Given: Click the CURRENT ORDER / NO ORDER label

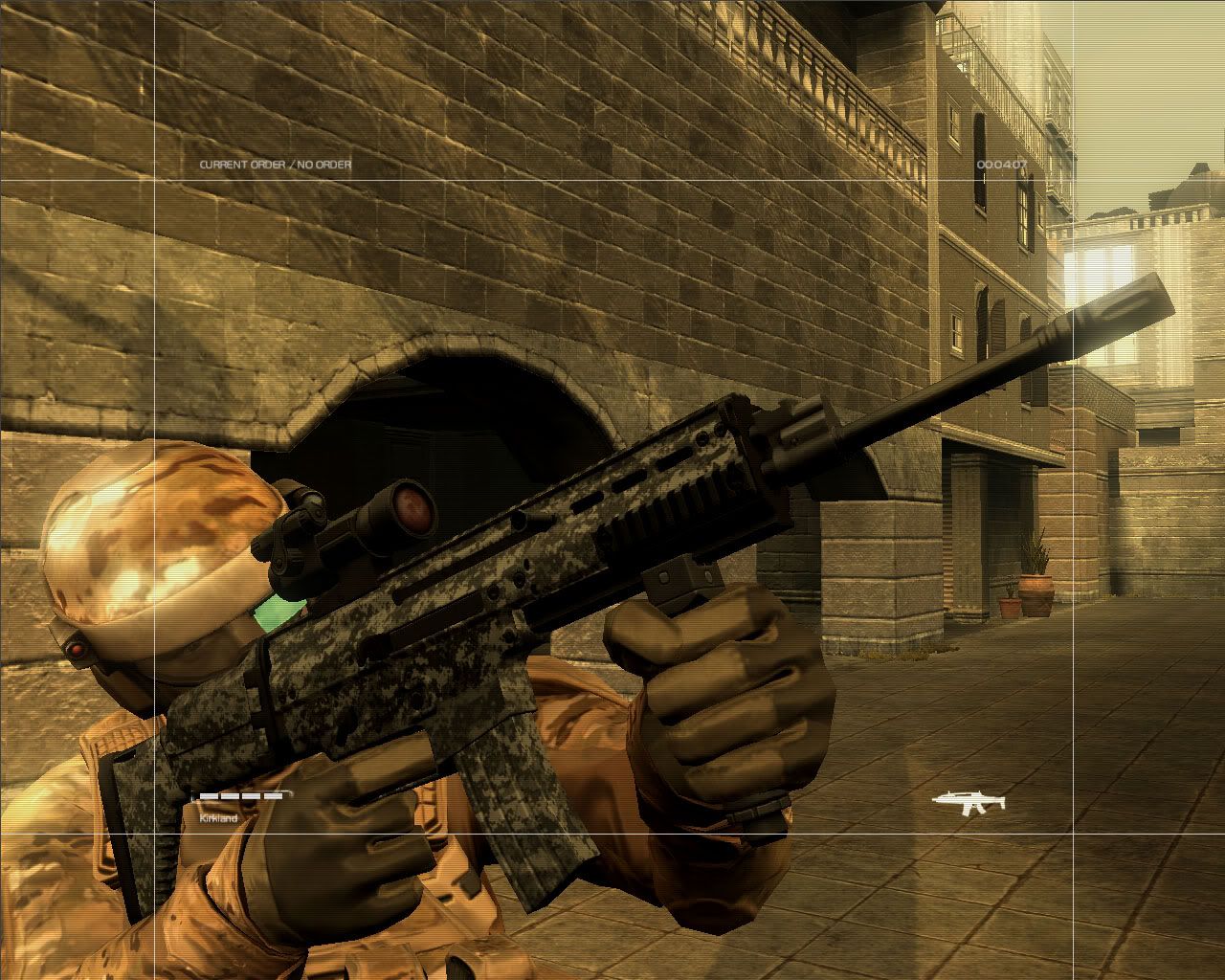Looking at the screenshot, I should click(x=274, y=164).
